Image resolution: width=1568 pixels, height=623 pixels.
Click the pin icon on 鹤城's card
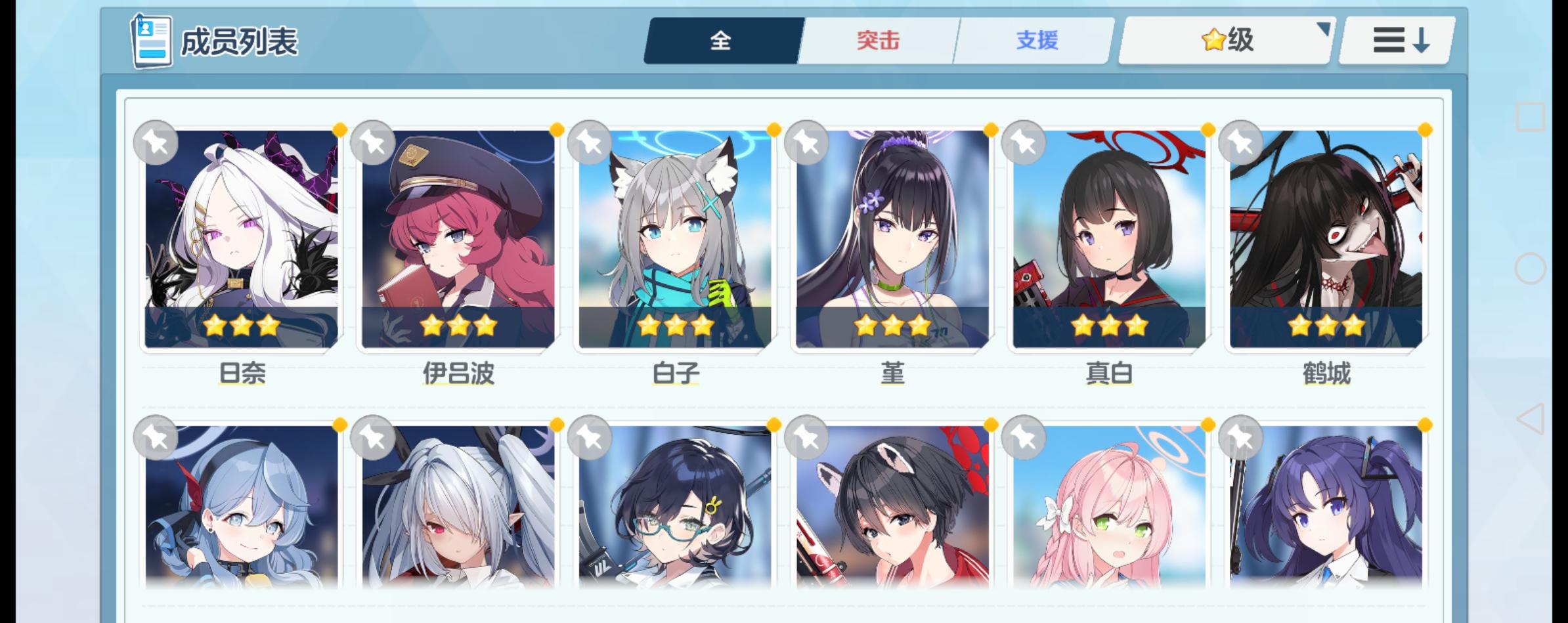coord(1241,142)
